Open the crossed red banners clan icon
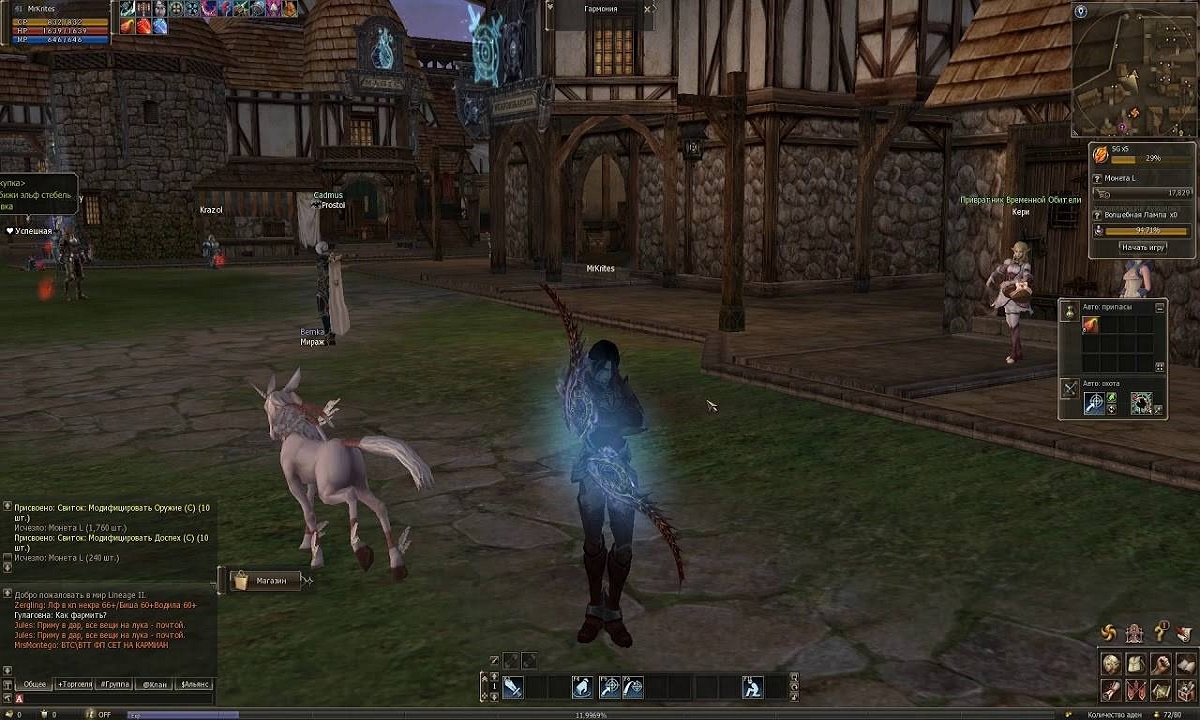The image size is (1200, 720). point(1135,689)
